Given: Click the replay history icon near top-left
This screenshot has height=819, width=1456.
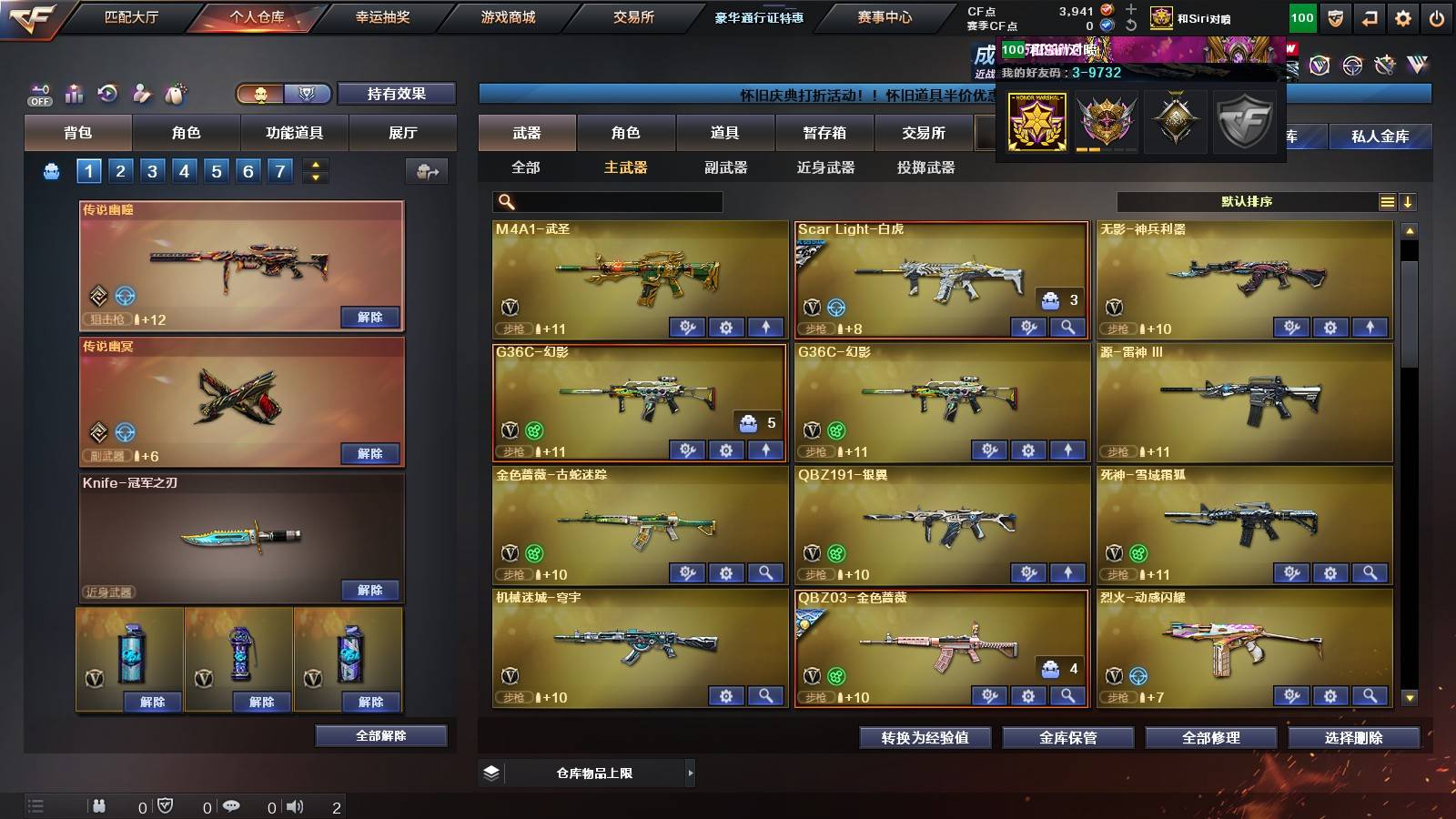Looking at the screenshot, I should 108,93.
